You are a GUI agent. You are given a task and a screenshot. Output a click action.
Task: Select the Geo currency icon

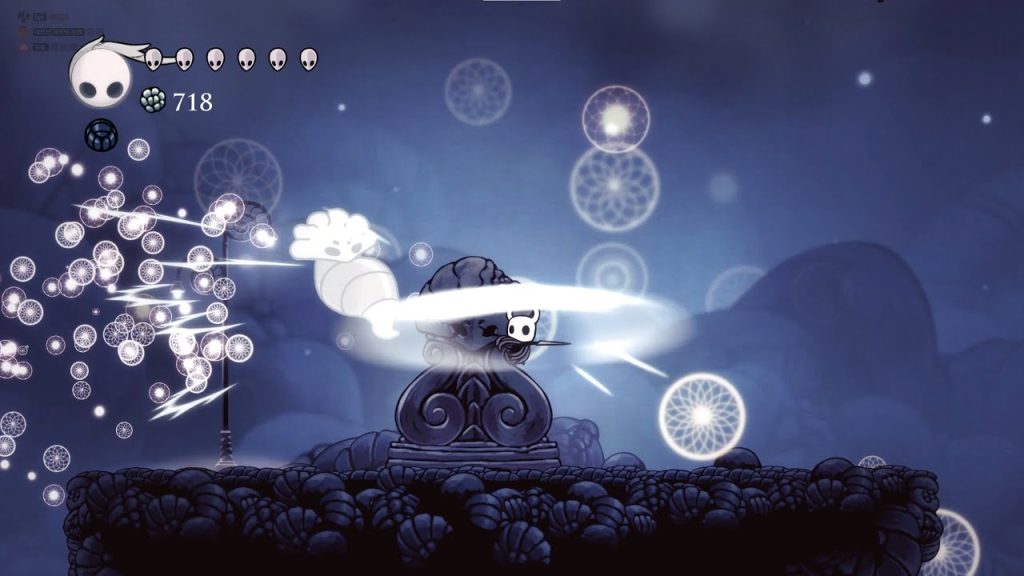(x=153, y=100)
